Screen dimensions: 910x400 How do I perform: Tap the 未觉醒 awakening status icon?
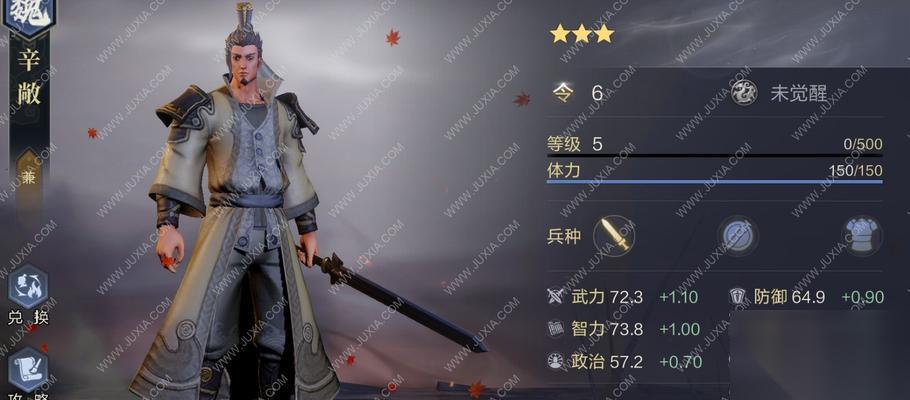[745, 93]
